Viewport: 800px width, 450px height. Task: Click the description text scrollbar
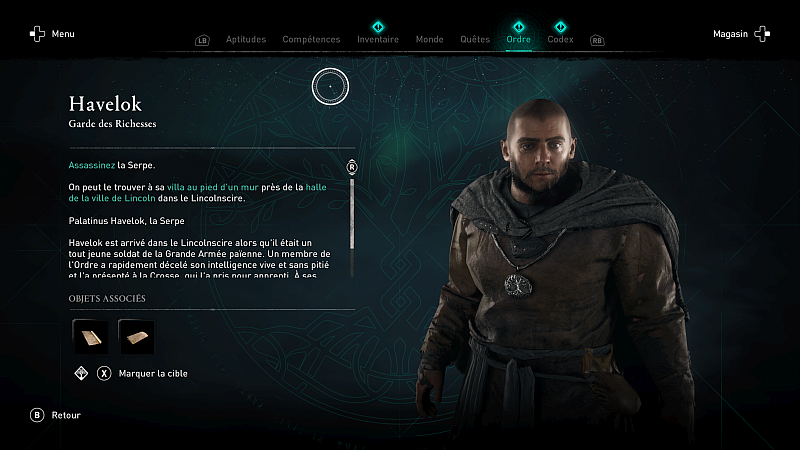point(351,212)
